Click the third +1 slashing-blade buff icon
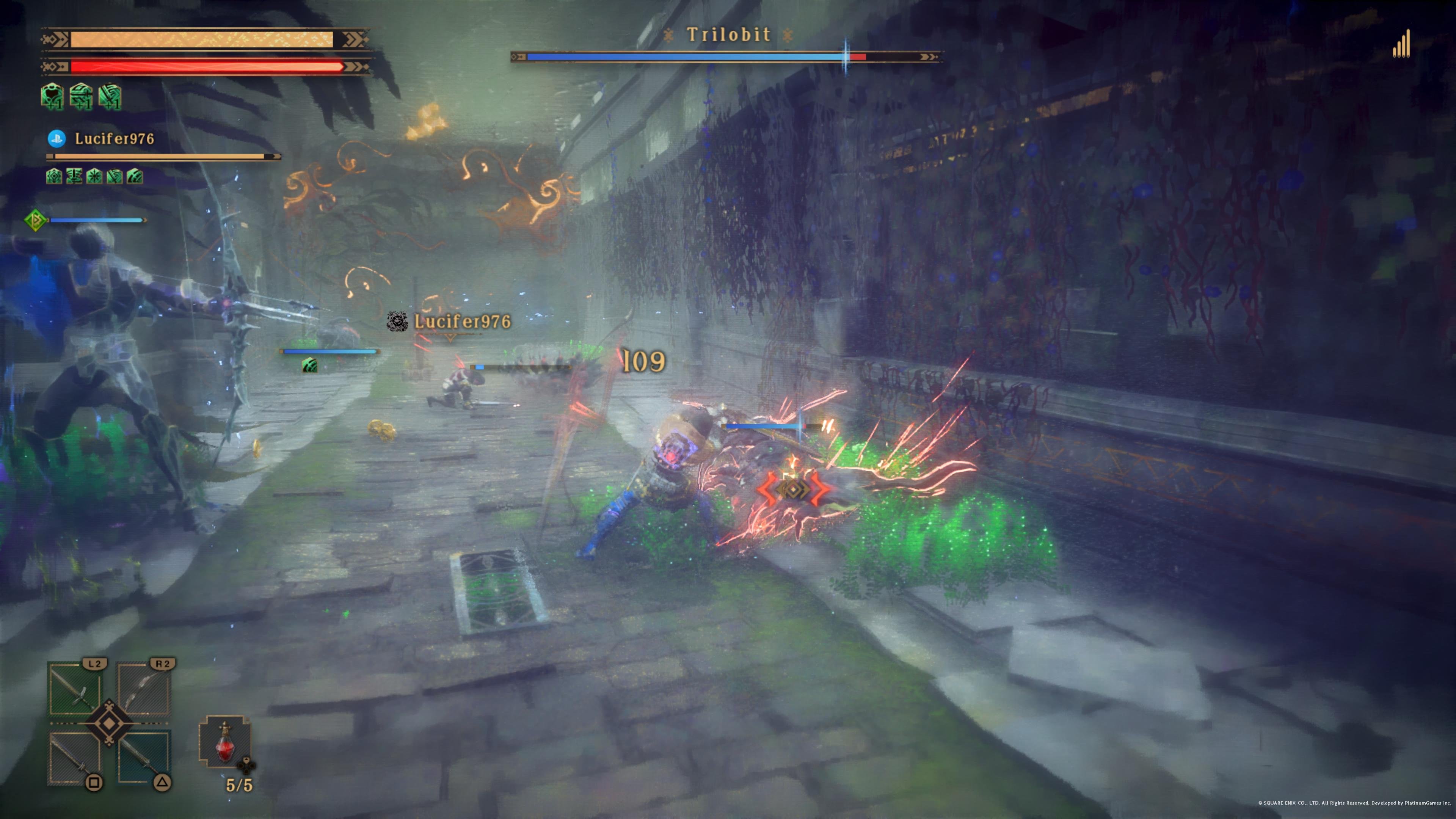 click(110, 96)
